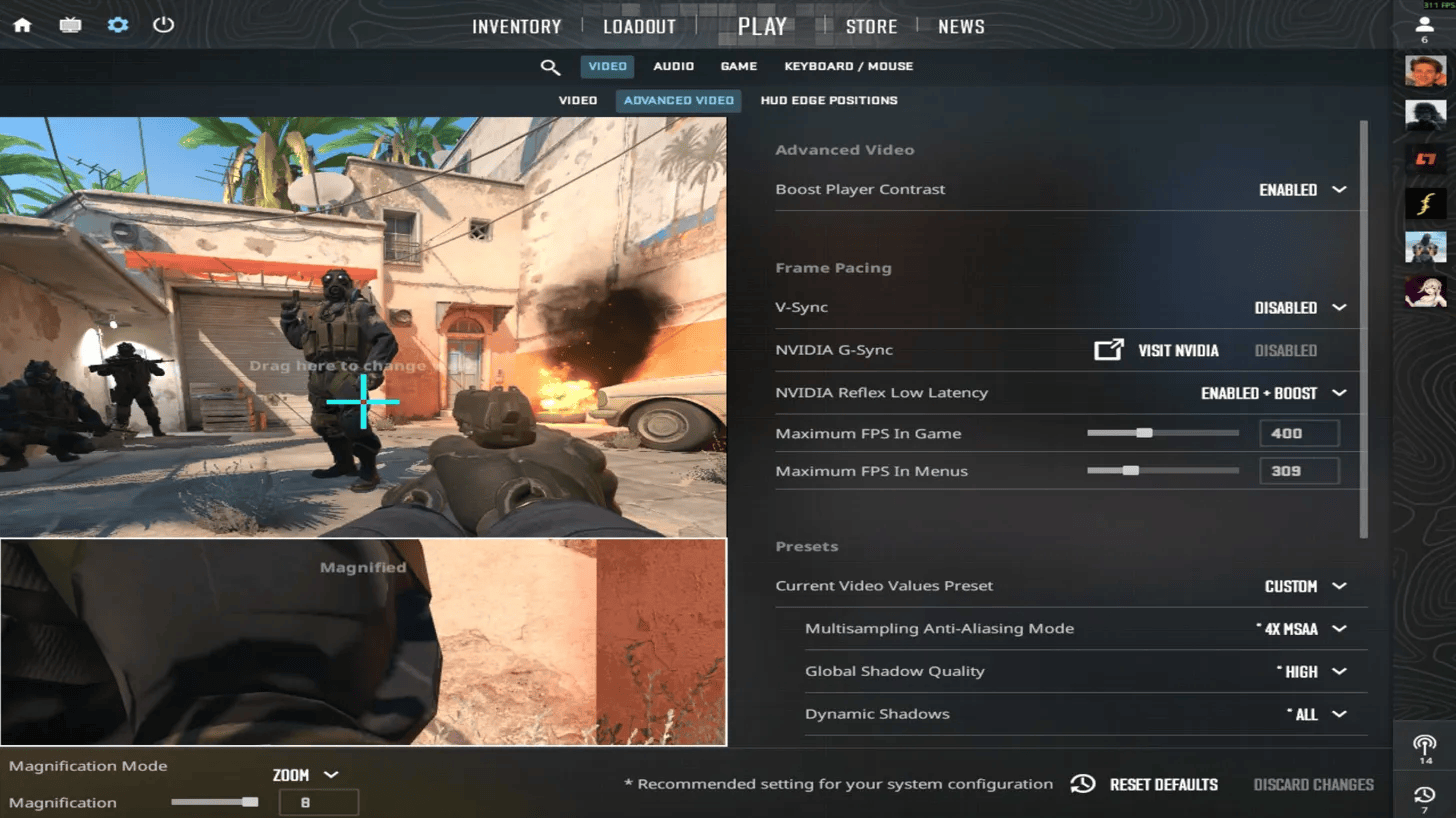
Task: Click the Maximum FPS In Menus value field
Action: tap(1299, 470)
